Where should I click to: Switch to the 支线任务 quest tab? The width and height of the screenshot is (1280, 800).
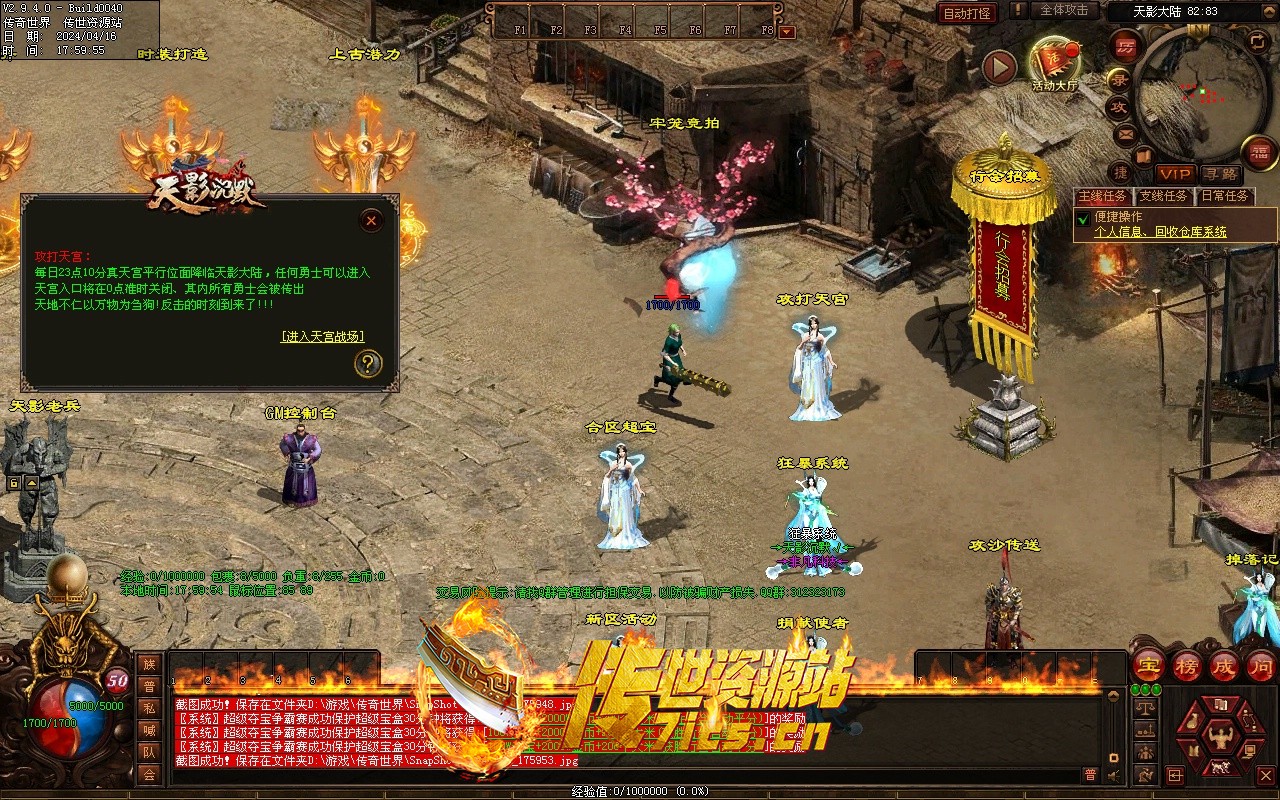(1164, 196)
